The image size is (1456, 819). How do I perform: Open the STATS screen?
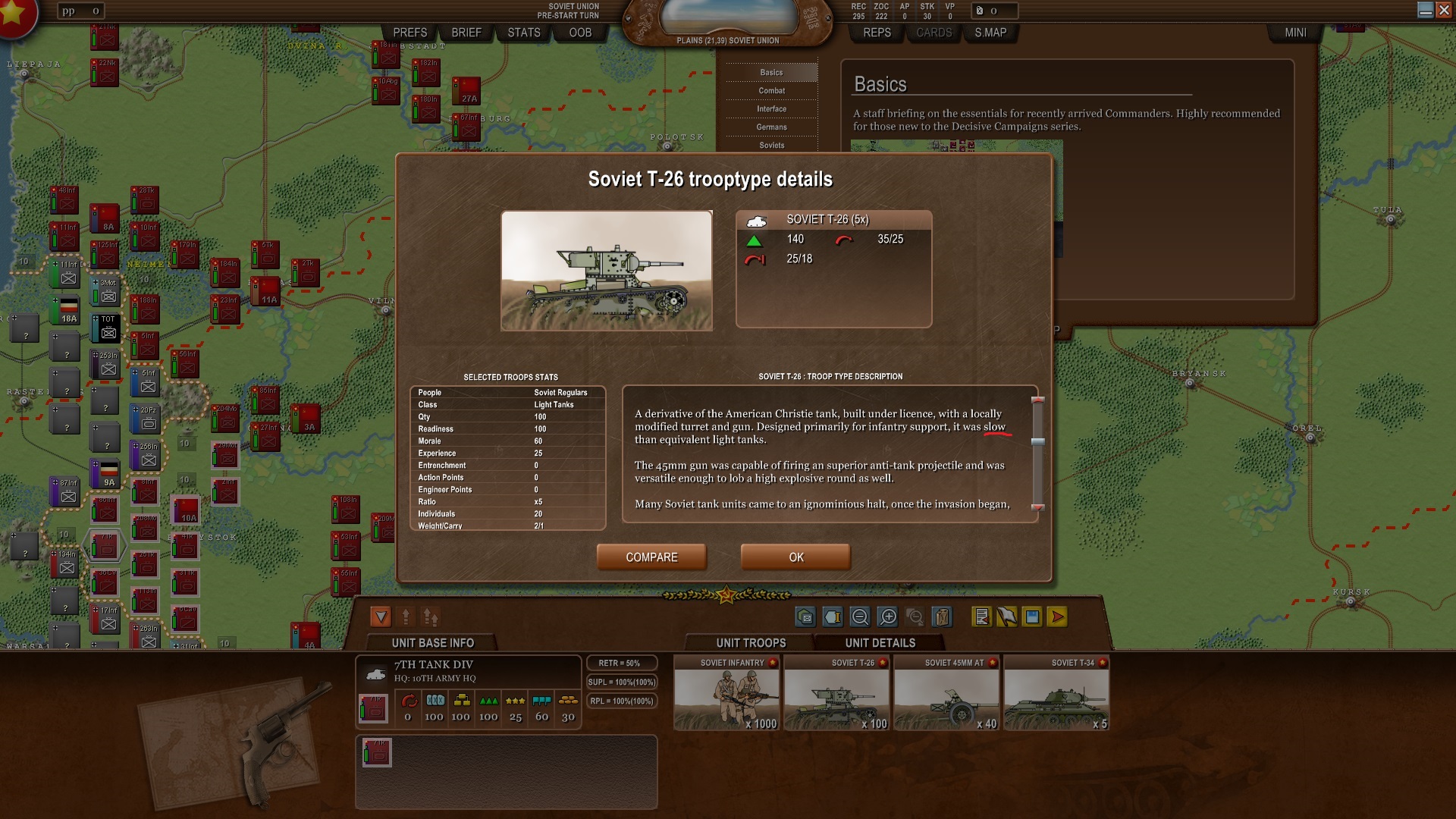(524, 33)
